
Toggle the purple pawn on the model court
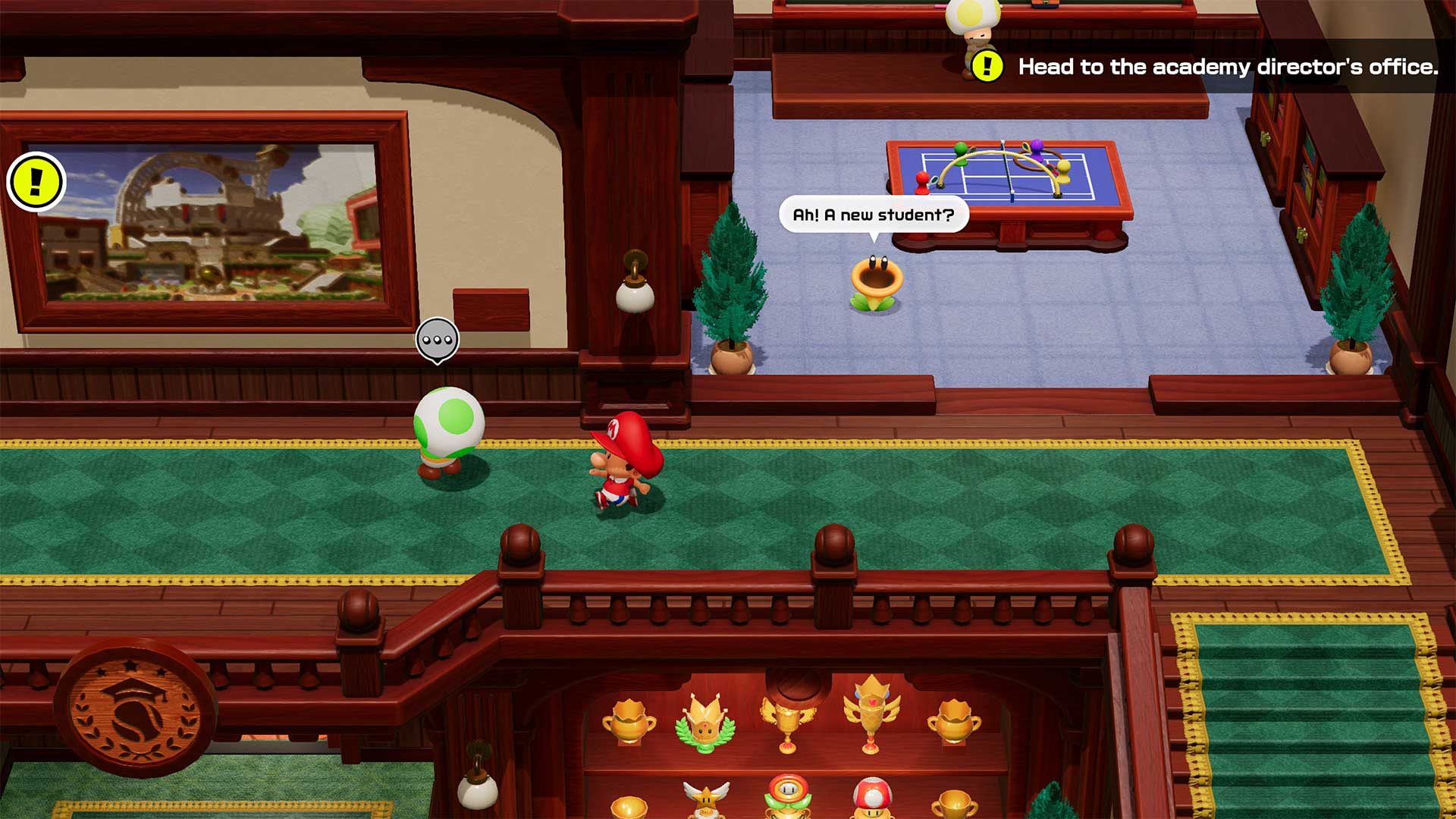[x=1037, y=150]
